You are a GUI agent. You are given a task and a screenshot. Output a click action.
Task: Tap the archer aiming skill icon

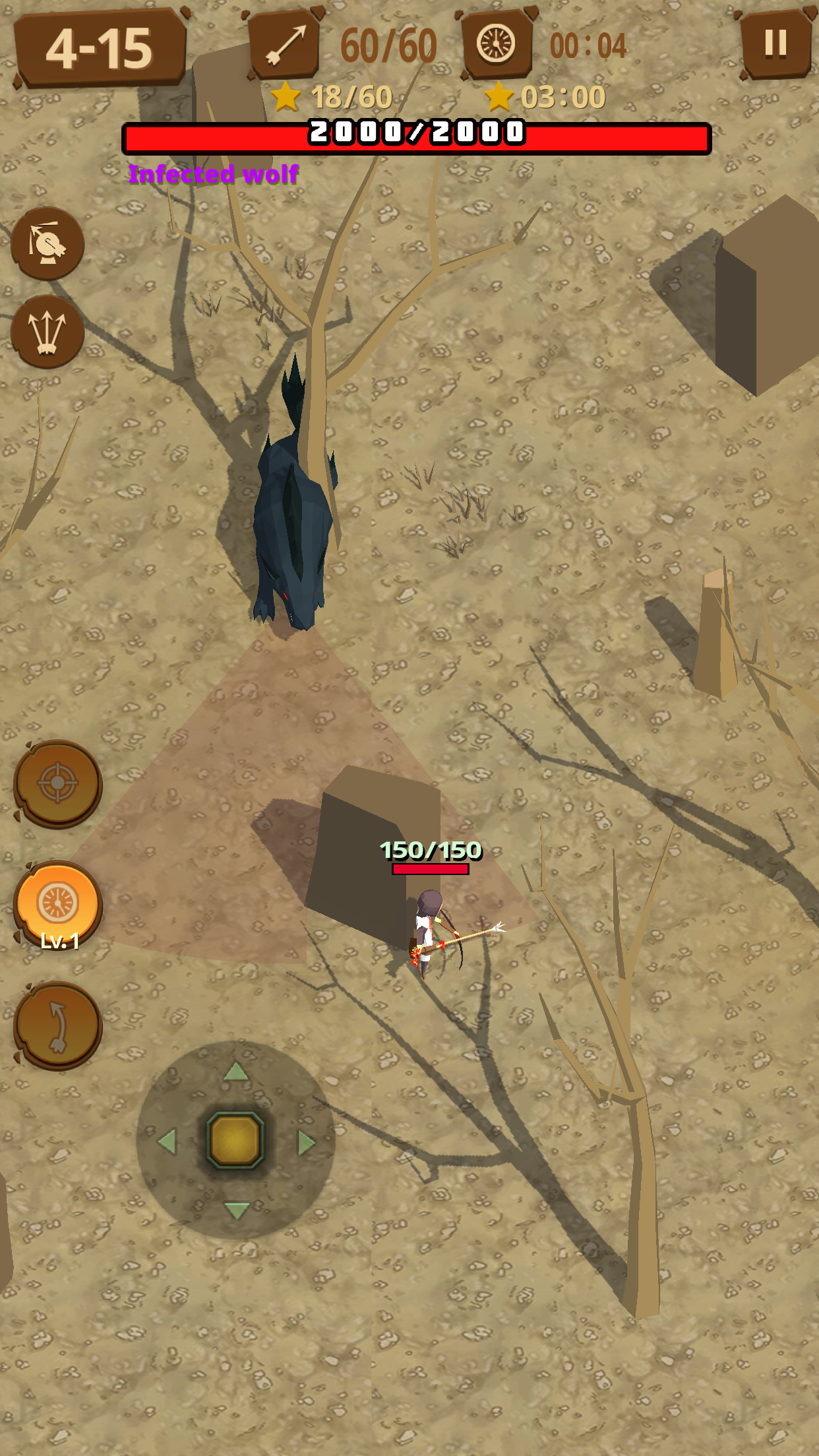click(x=47, y=243)
